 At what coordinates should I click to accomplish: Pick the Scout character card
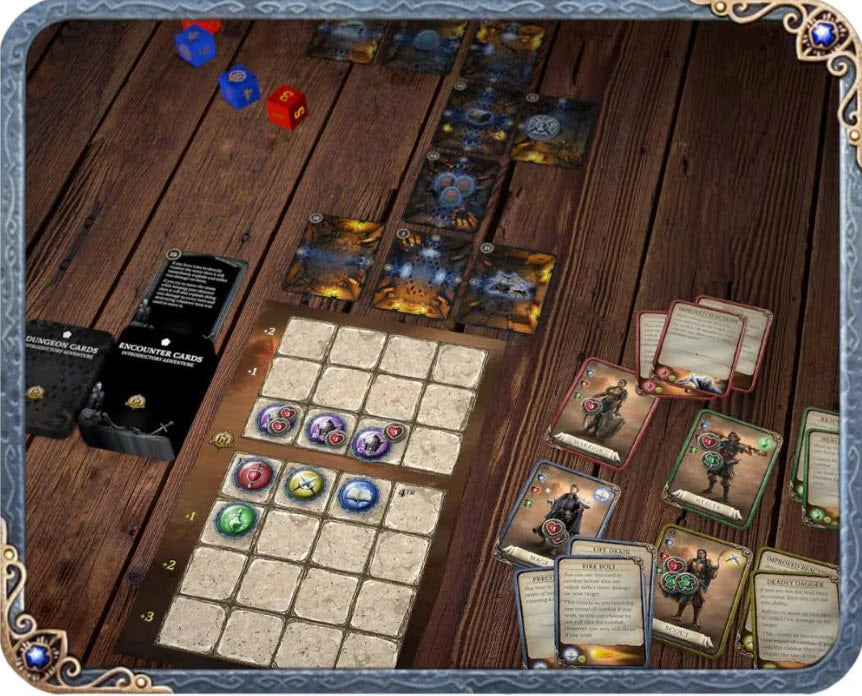point(700,588)
